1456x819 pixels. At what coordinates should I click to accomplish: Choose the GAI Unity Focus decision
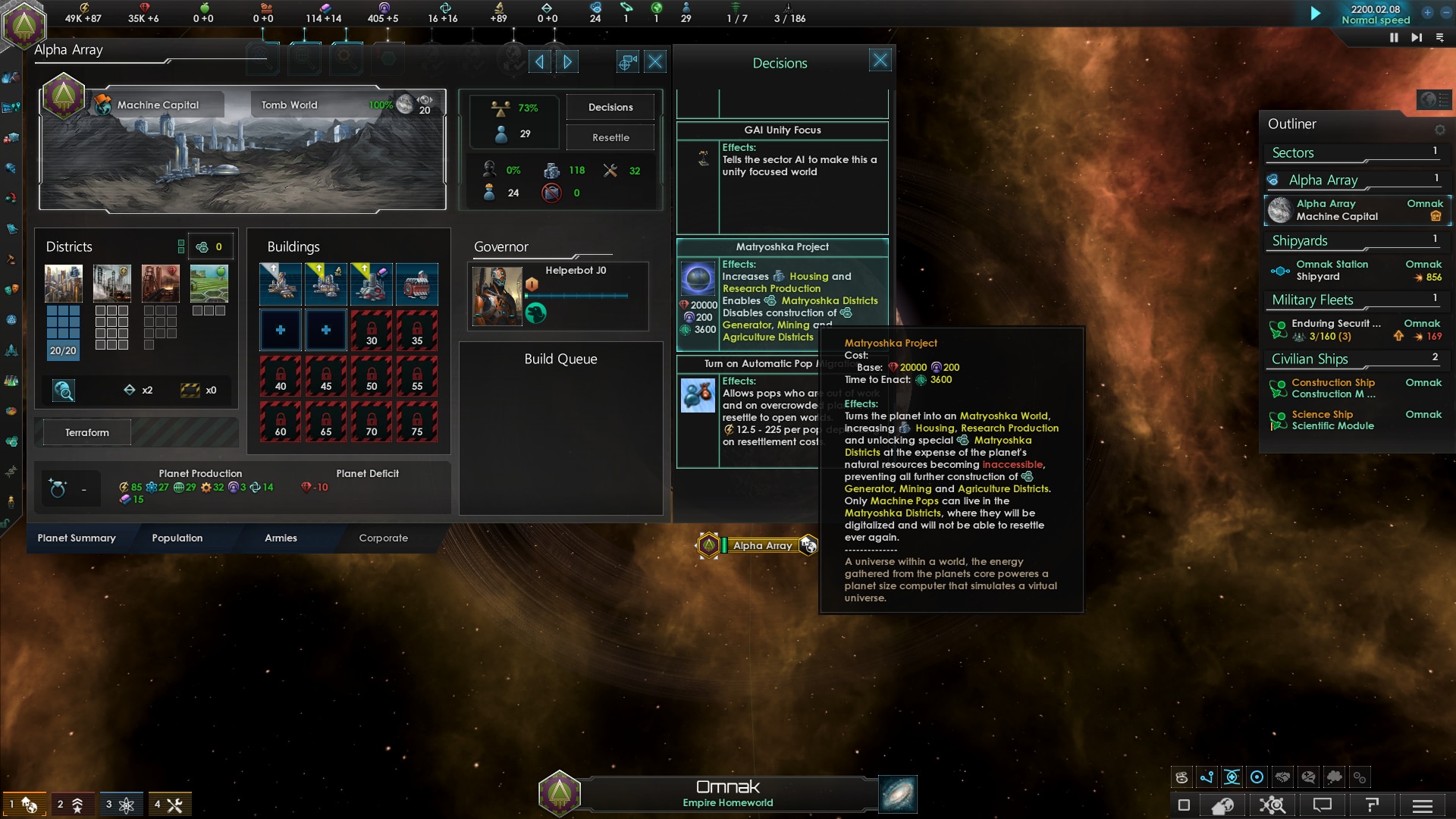(x=782, y=130)
